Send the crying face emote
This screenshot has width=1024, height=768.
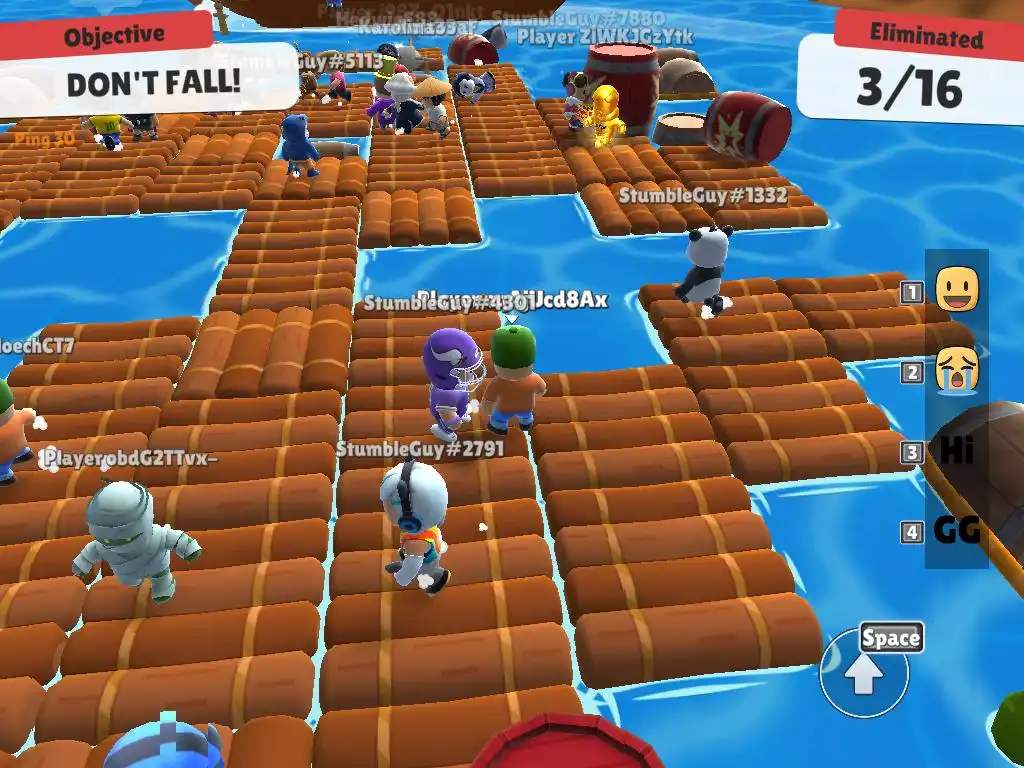[956, 371]
